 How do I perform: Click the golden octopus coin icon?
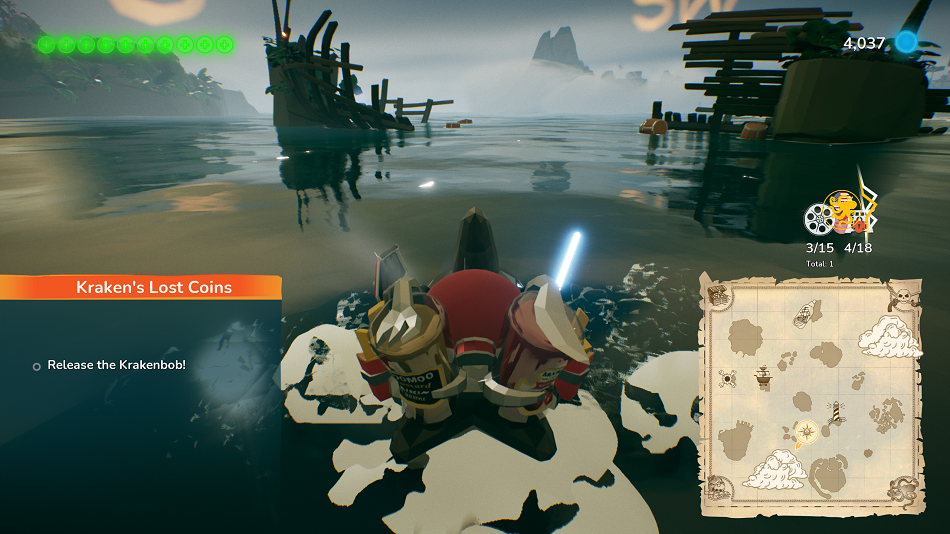point(842,208)
